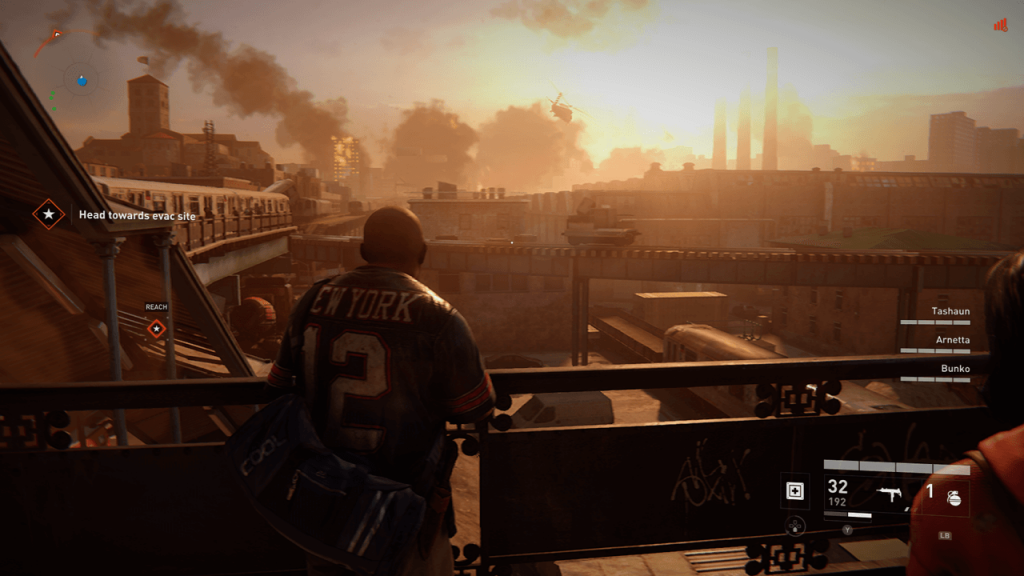The image size is (1024, 576).
Task: Click the red connection signal icon
Action: coord(1000,25)
